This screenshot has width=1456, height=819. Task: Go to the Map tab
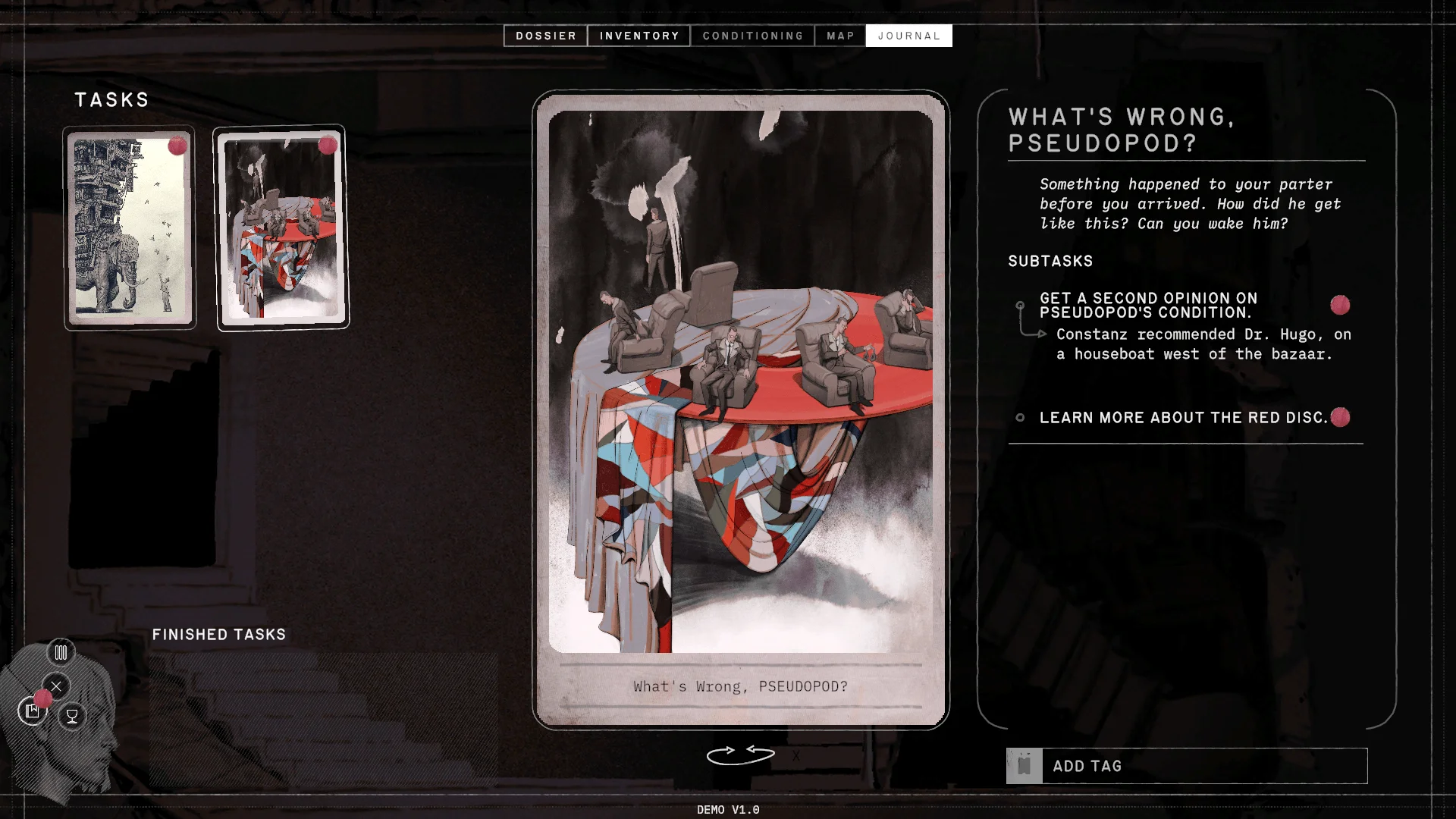point(840,36)
